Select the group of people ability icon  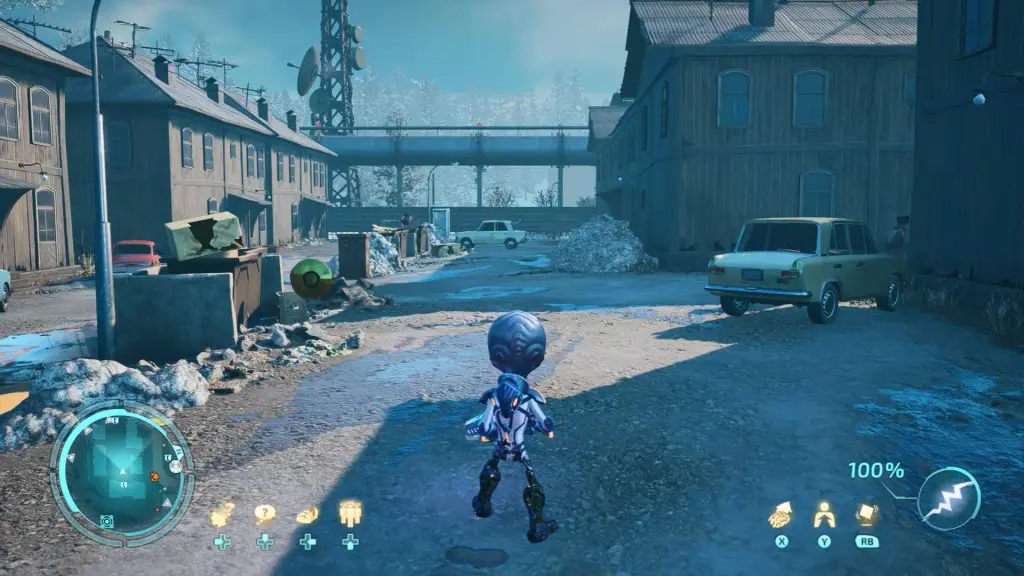pos(350,514)
